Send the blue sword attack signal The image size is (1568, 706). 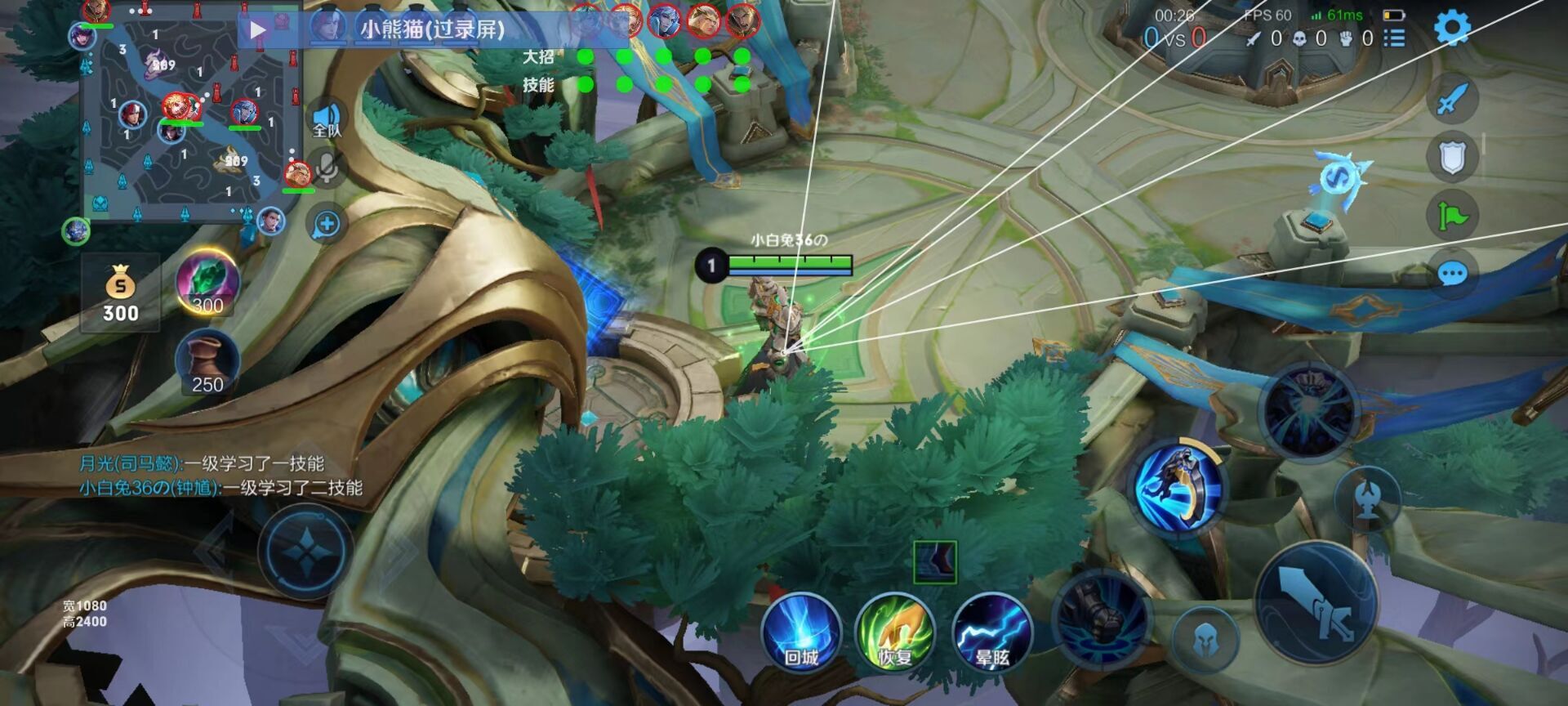[1451, 100]
